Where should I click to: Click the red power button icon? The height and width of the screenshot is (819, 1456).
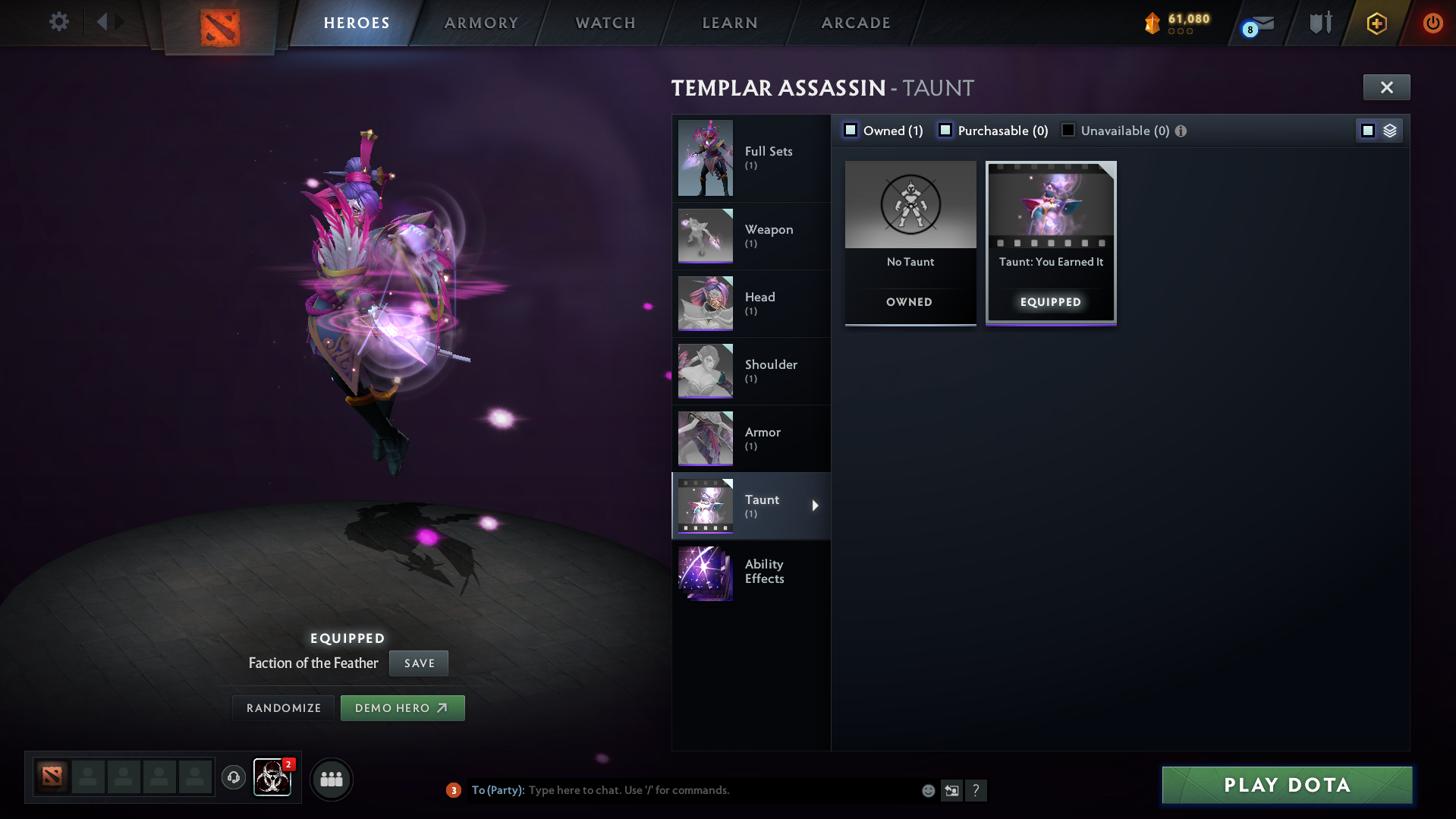tap(1432, 23)
